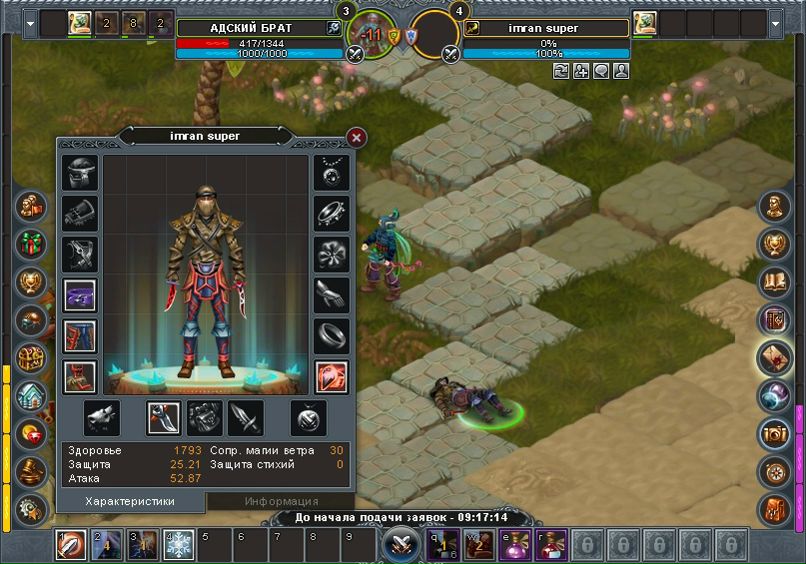This screenshot has width=806, height=564.
Task: Open the camera screenshot icon
Action: click(774, 433)
